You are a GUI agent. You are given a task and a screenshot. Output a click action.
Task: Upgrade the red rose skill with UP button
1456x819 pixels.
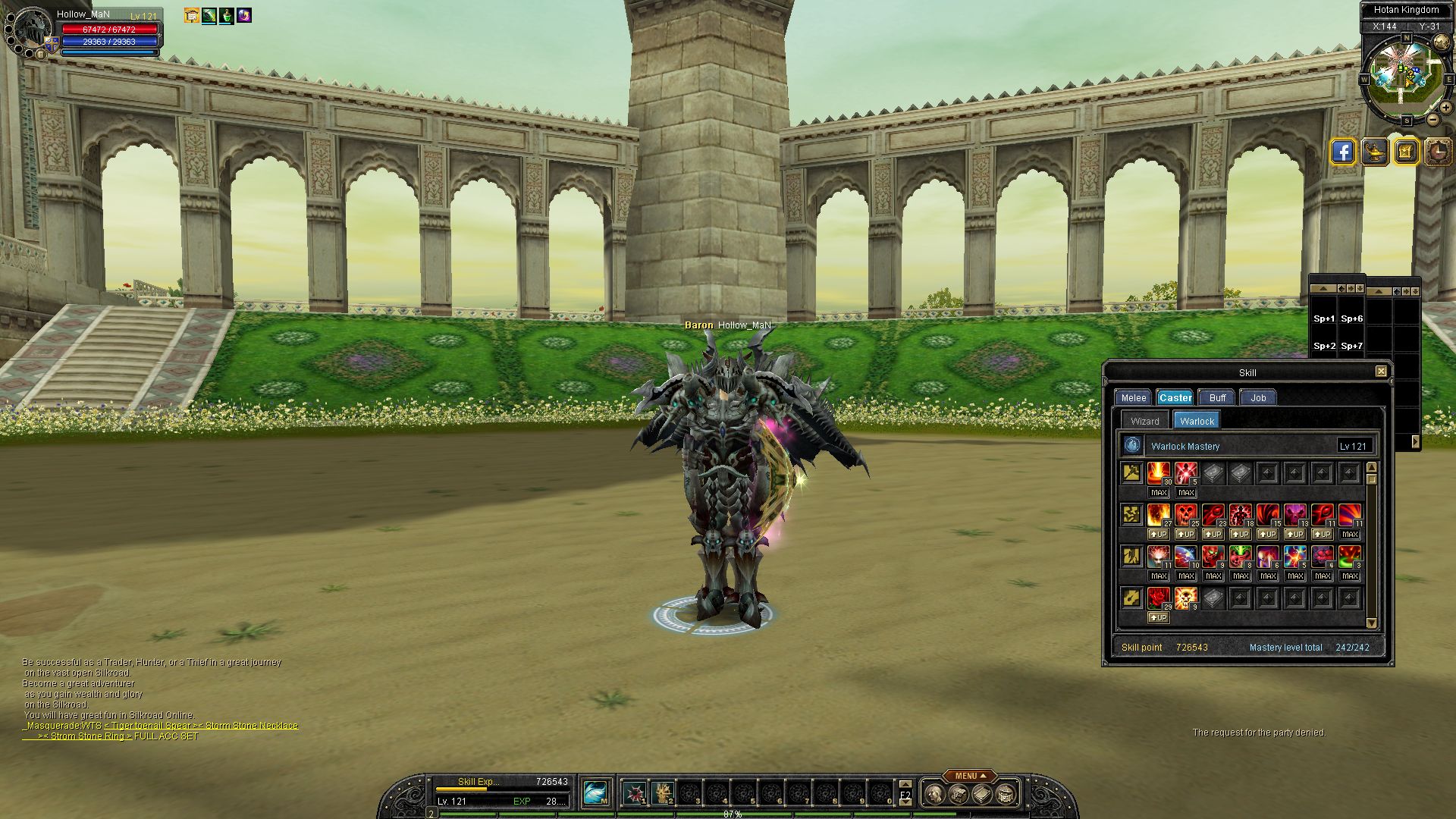point(1158,618)
